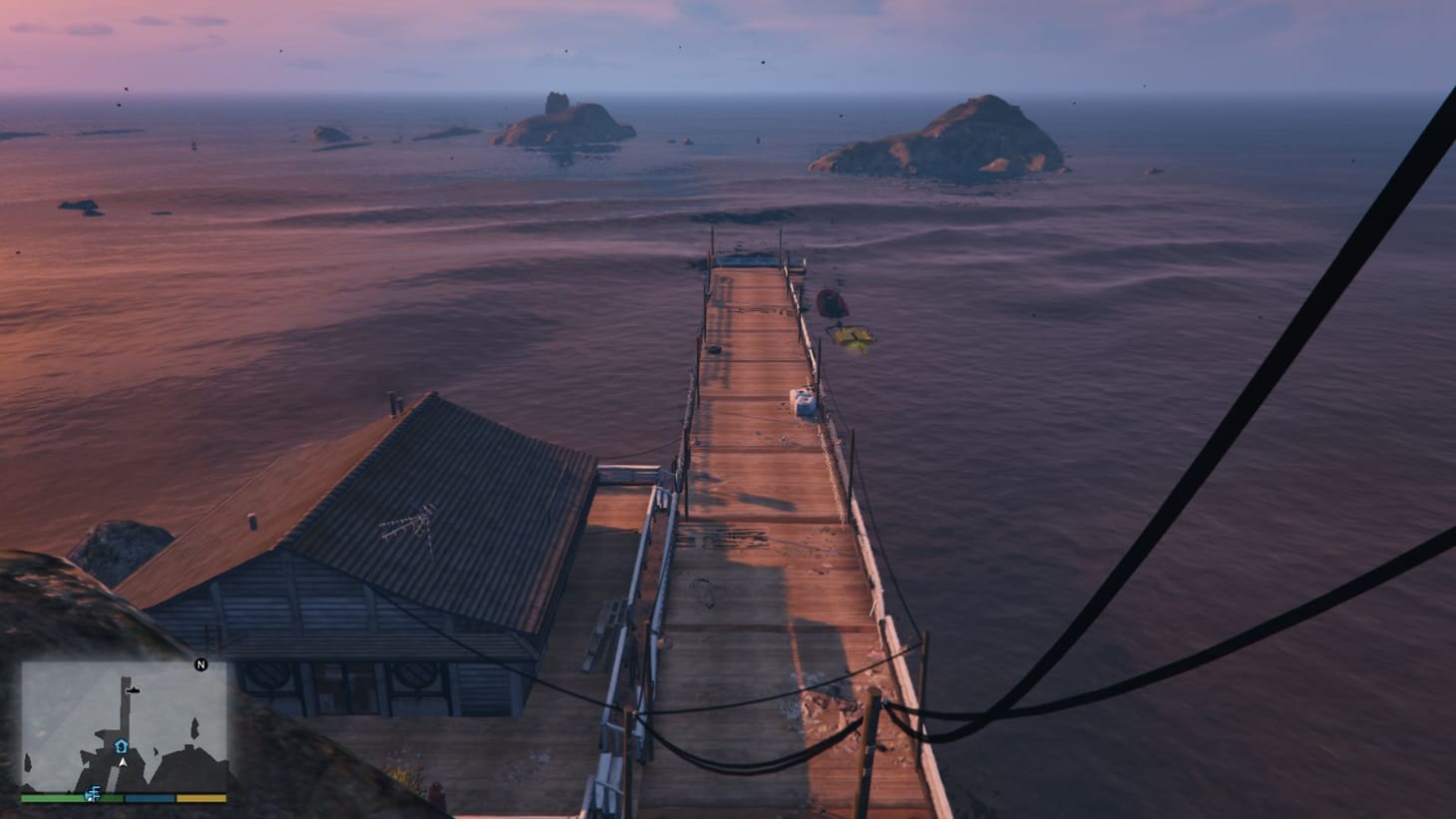Click the North compass indicator on the minimap
Viewport: 1456px width, 819px height.
[x=201, y=664]
